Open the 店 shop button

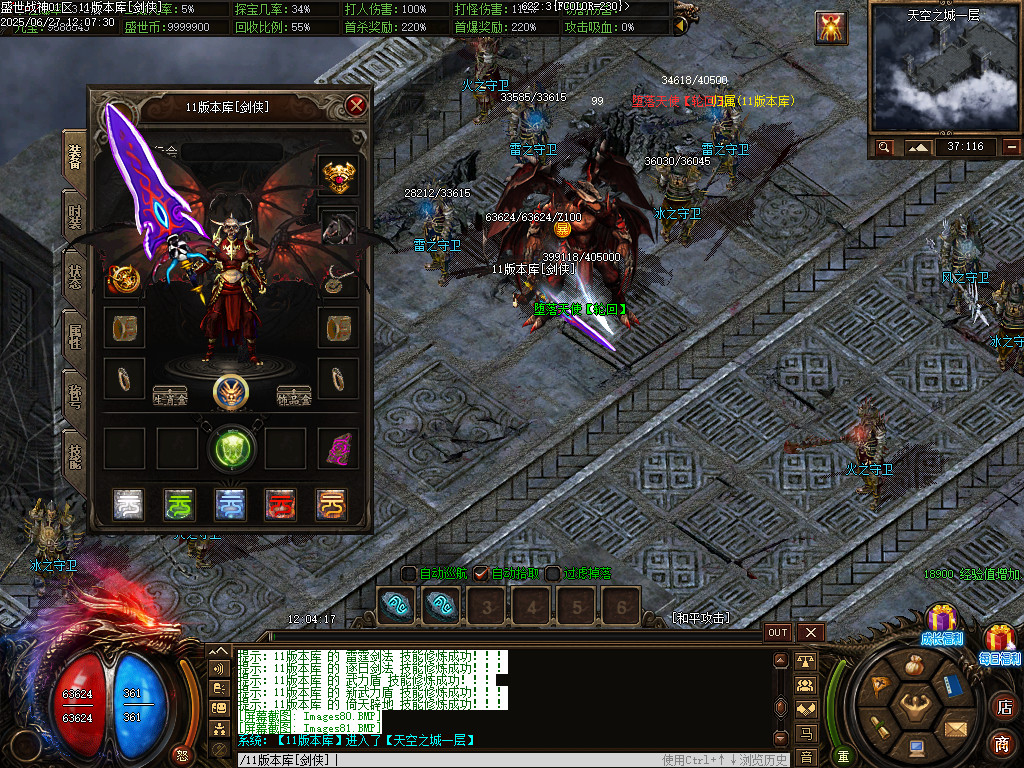tap(1003, 707)
